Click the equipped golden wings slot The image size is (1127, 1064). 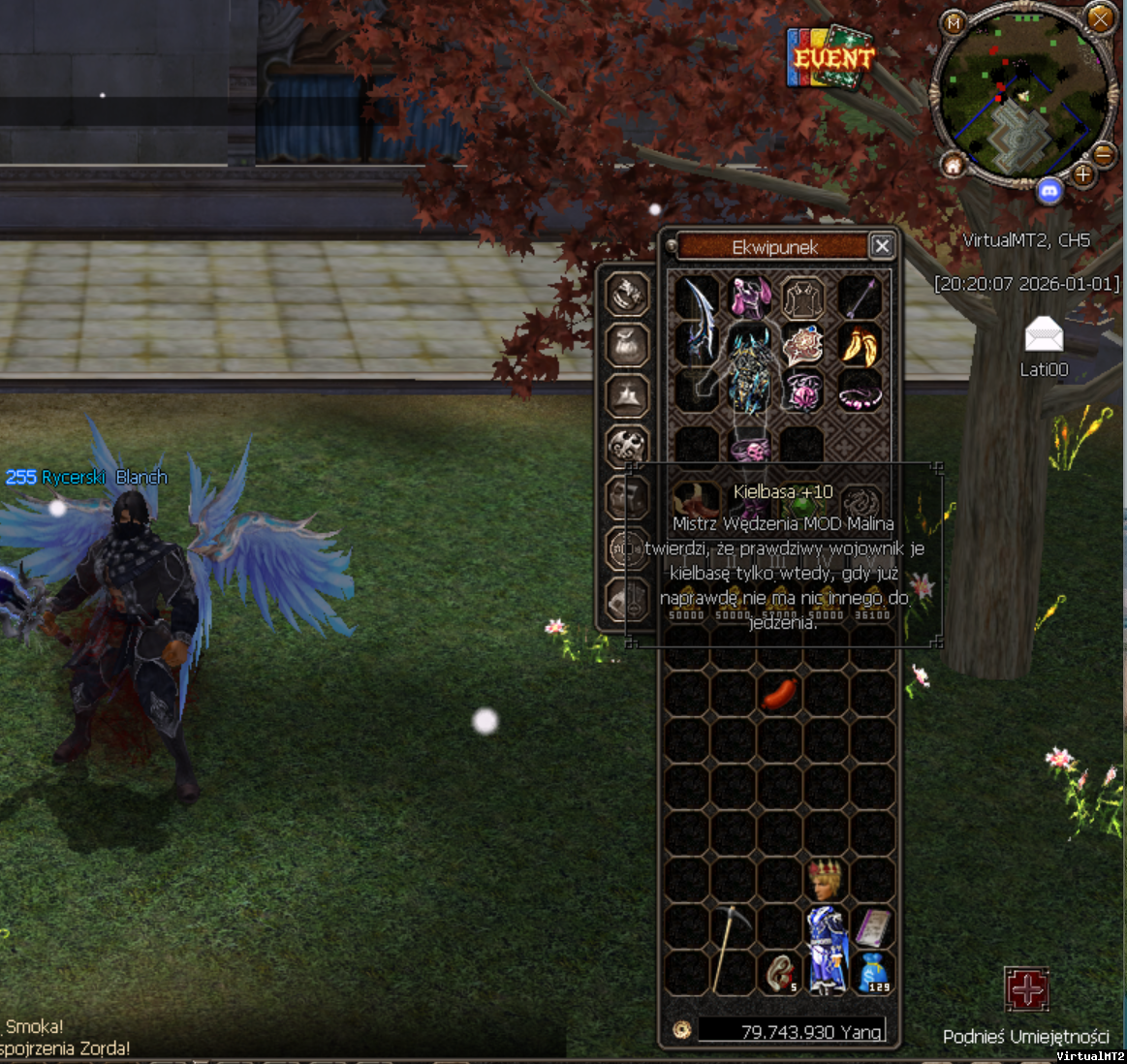coord(859,344)
